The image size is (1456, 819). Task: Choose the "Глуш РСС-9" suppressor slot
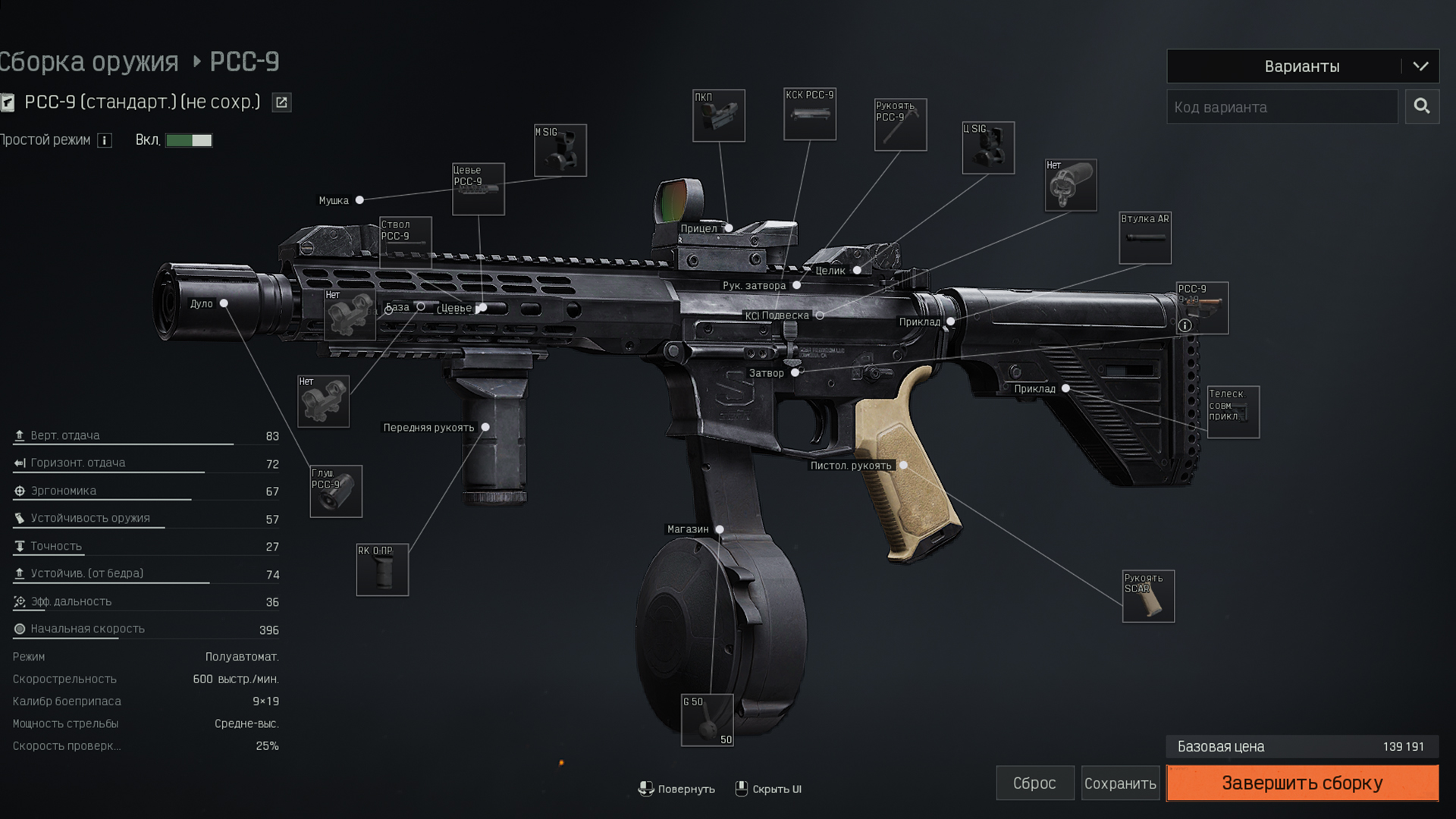336,491
